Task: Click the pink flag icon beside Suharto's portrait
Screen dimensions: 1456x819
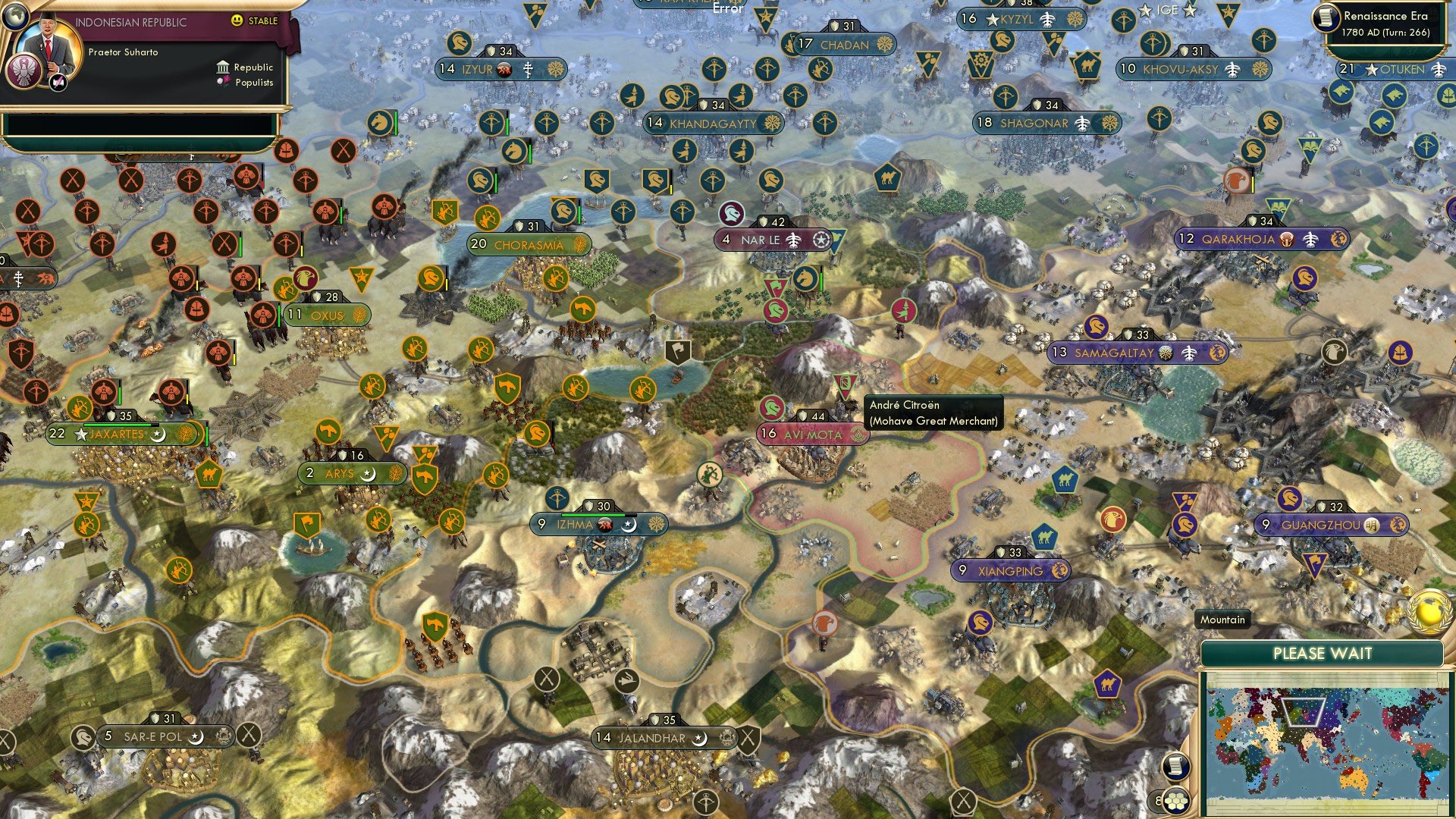Action: (58, 82)
